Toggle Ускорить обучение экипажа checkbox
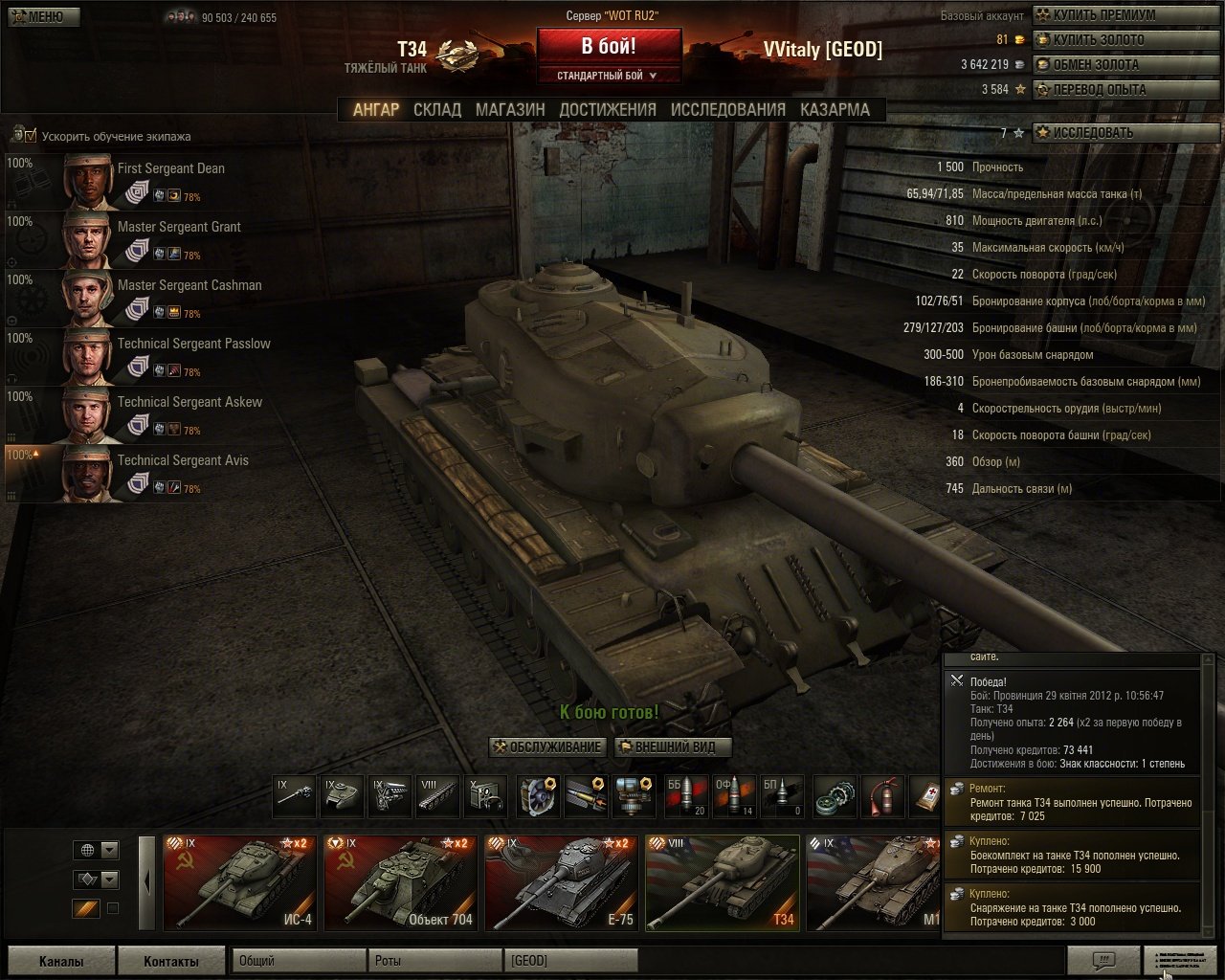 coord(31,135)
